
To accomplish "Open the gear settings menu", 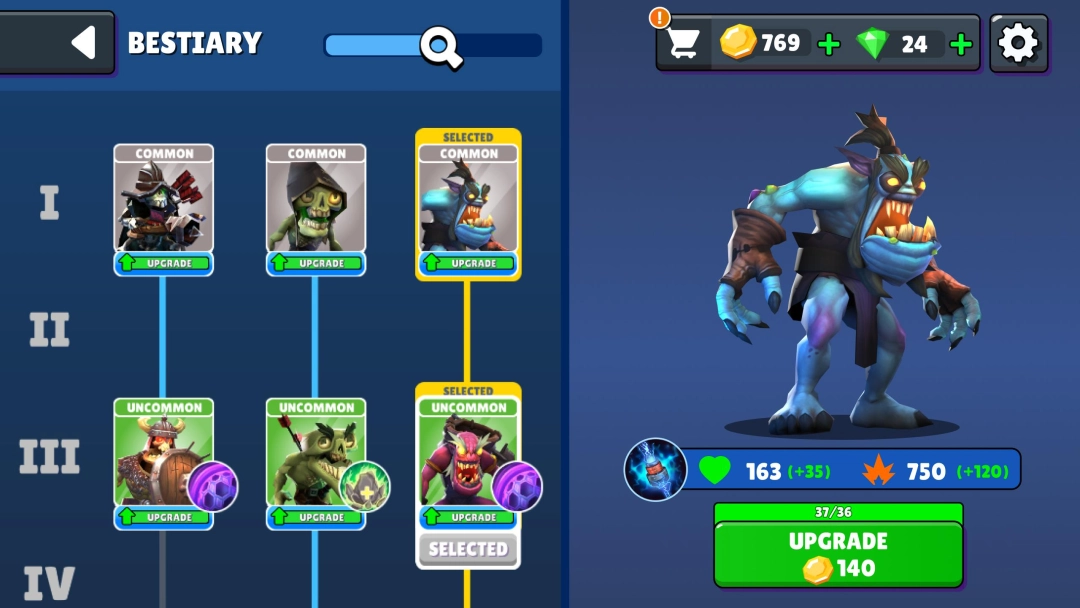I will [x=1018, y=43].
